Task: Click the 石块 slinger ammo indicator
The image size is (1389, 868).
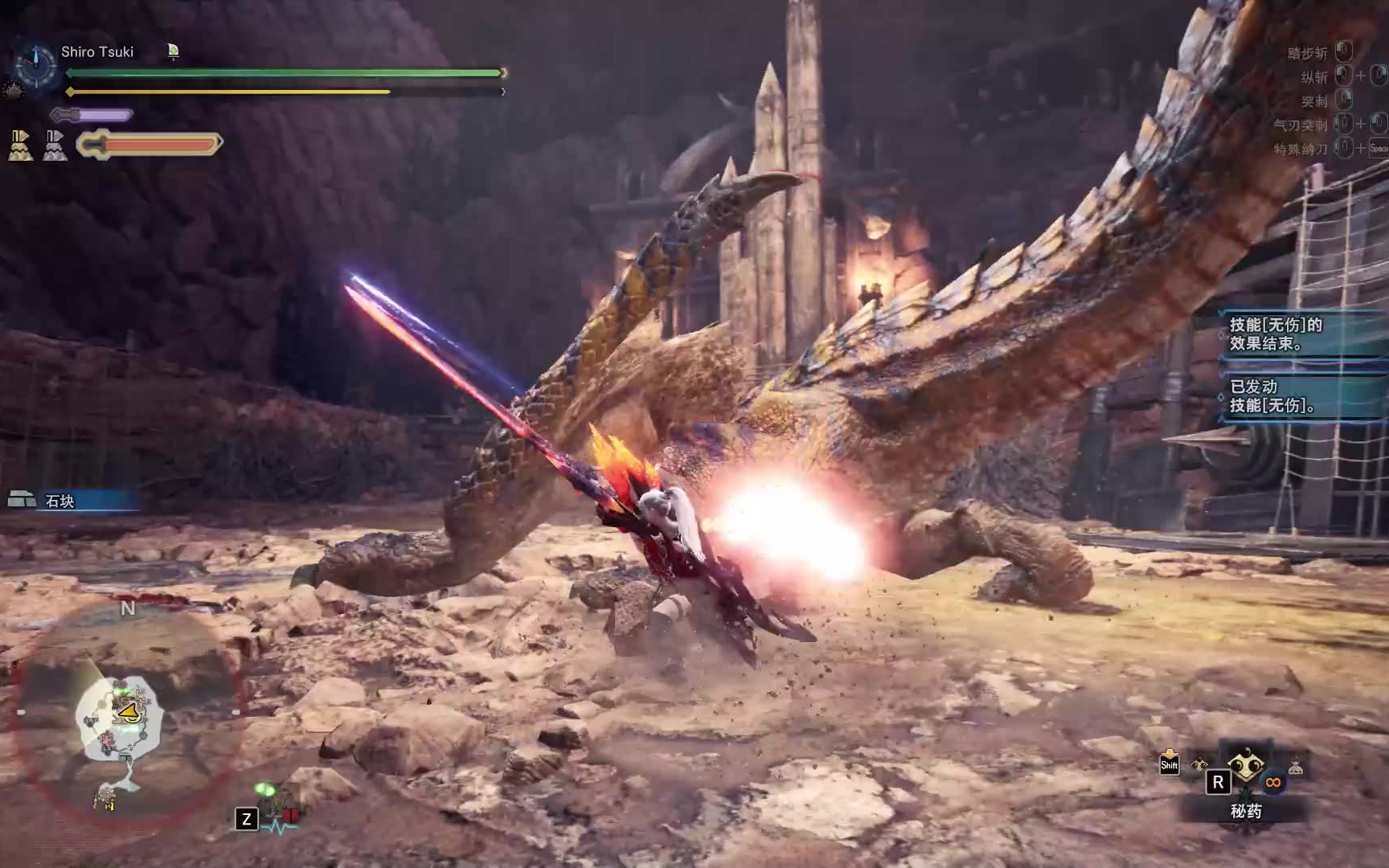Action: (59, 501)
